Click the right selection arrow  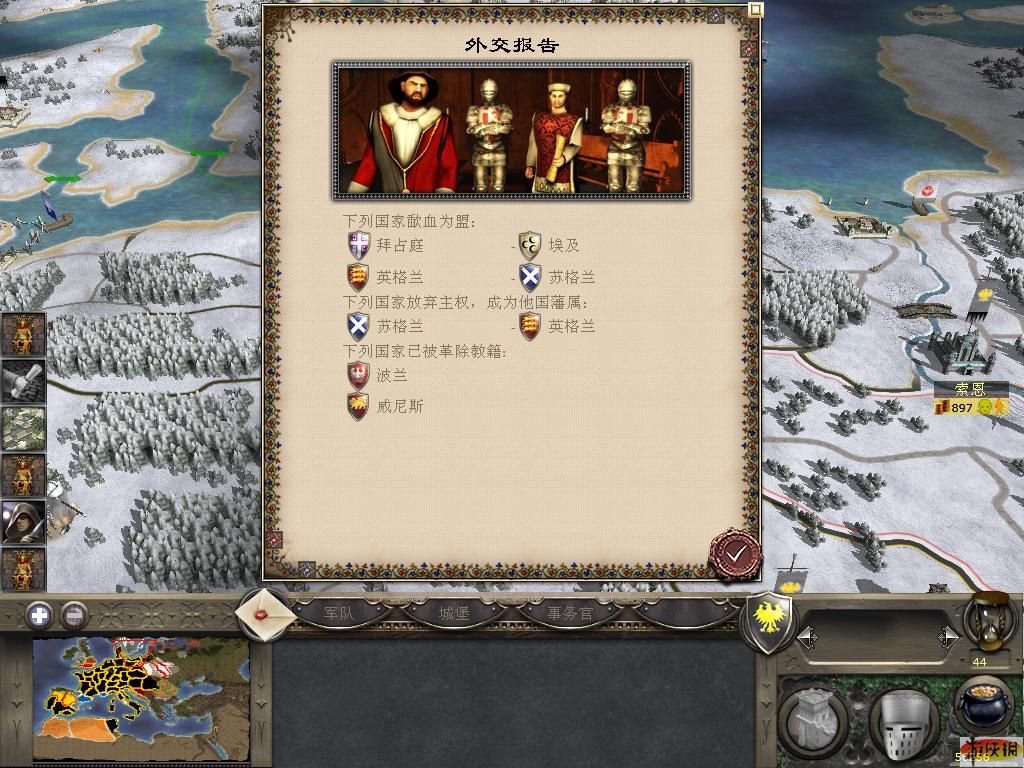(x=949, y=636)
